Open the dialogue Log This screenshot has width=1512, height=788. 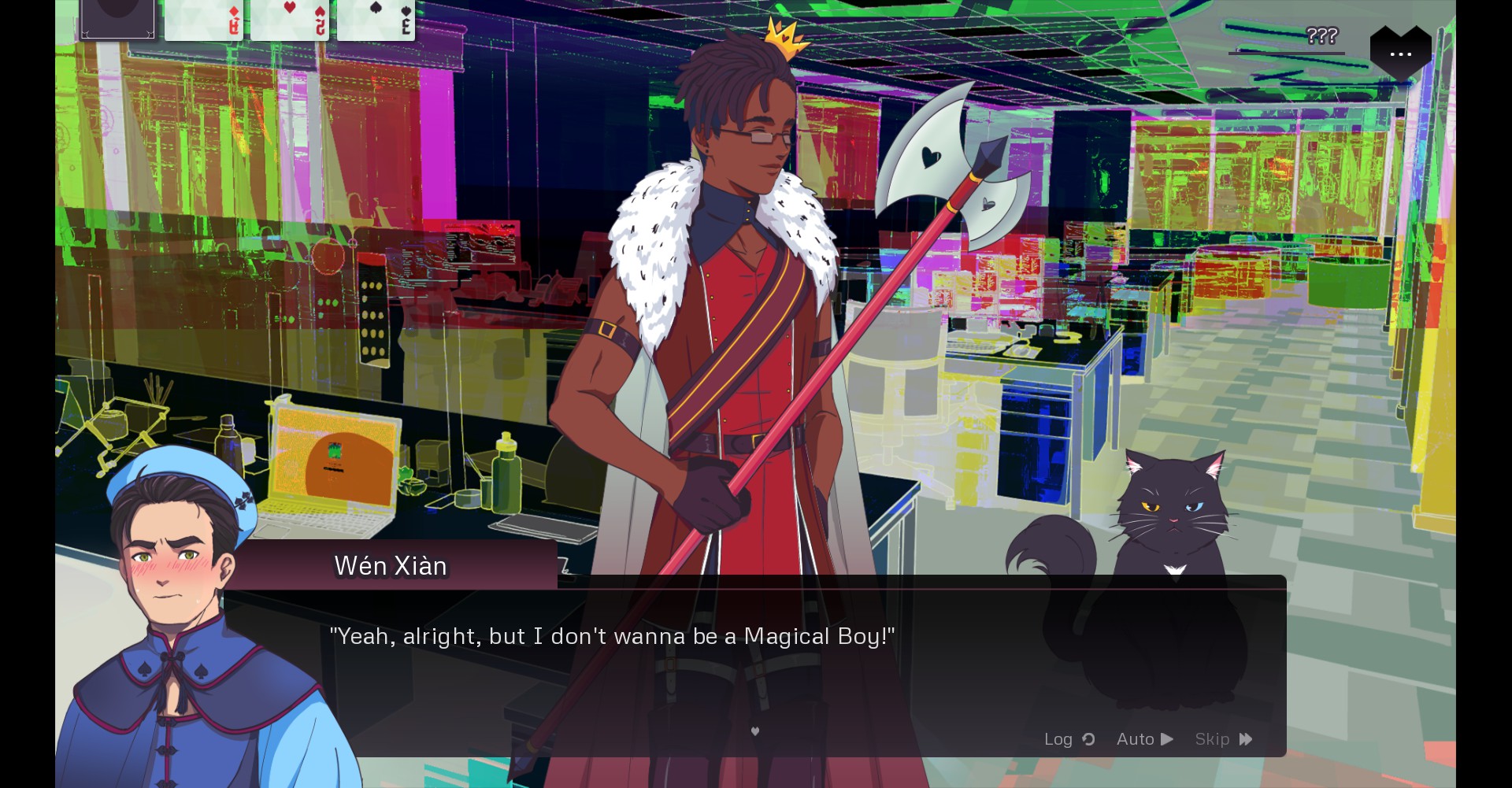click(1069, 739)
